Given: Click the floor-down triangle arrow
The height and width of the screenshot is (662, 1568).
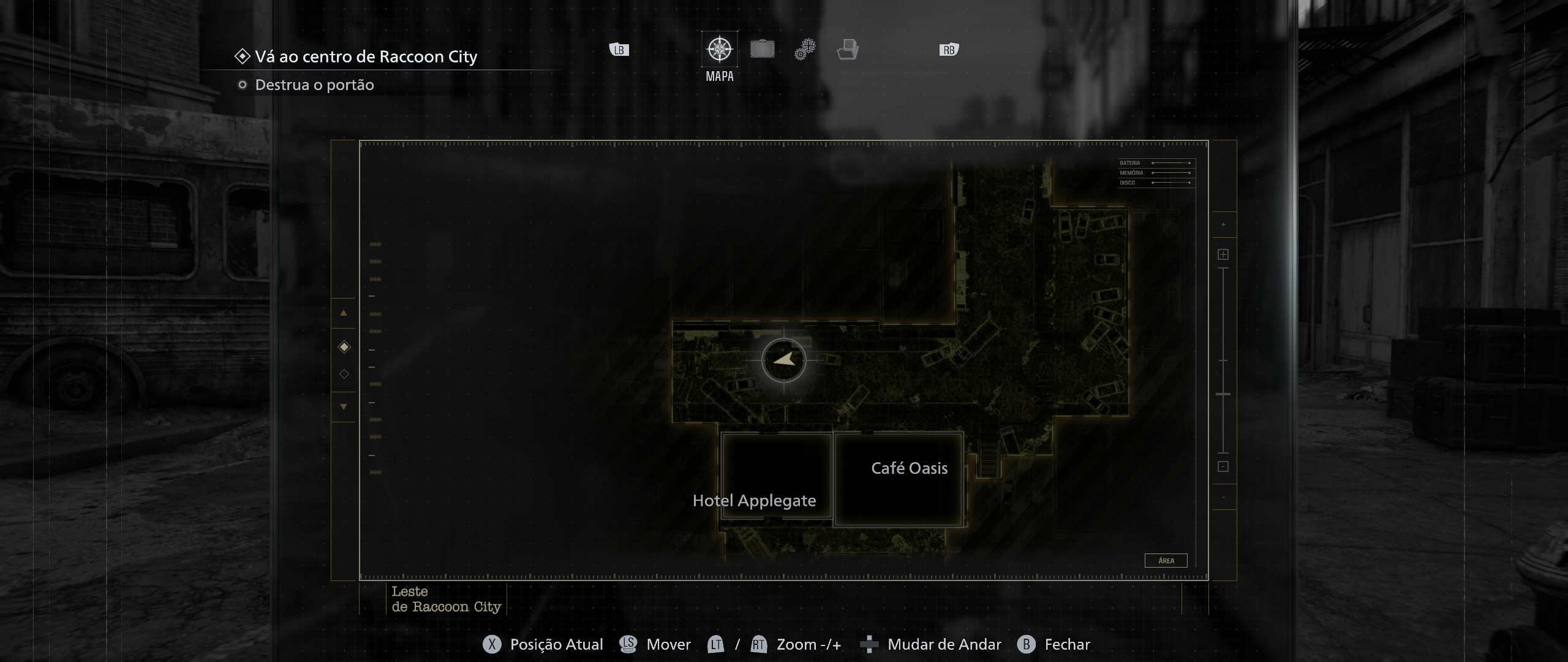Looking at the screenshot, I should [x=344, y=406].
